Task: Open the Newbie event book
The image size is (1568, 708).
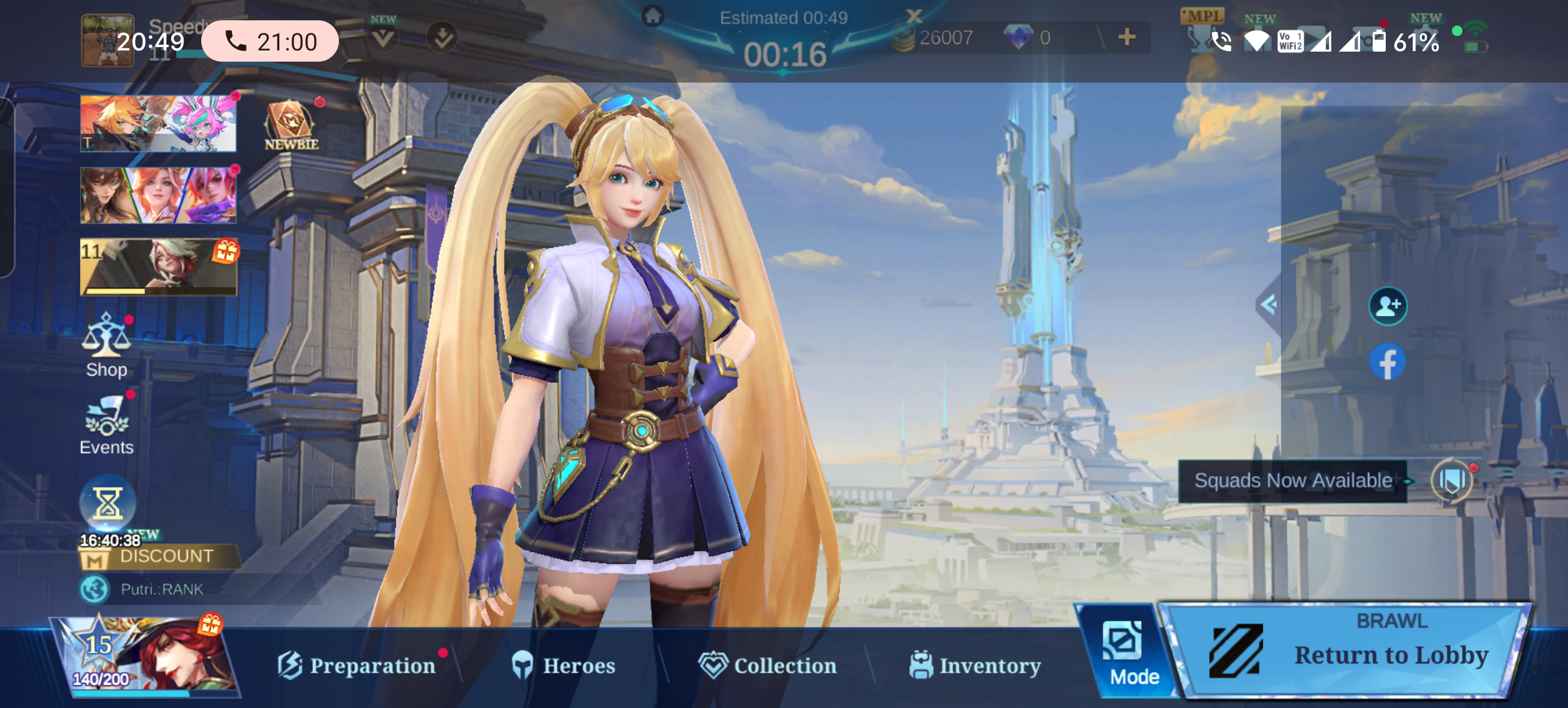Action: [290, 125]
